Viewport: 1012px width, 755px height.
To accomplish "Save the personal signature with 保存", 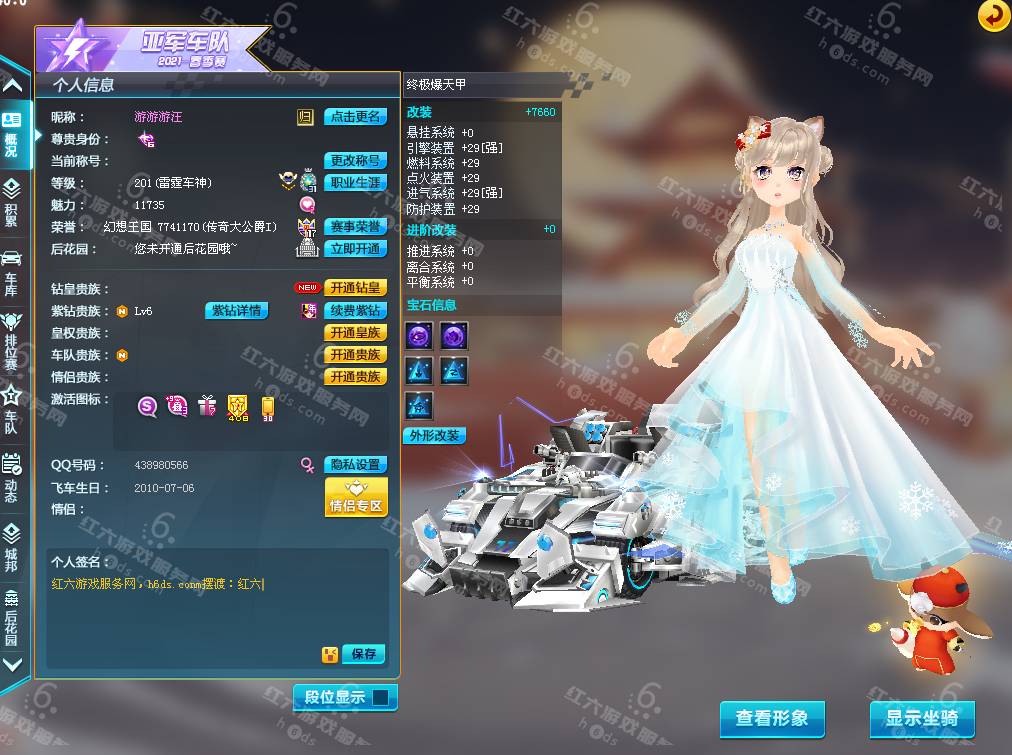I will [363, 654].
